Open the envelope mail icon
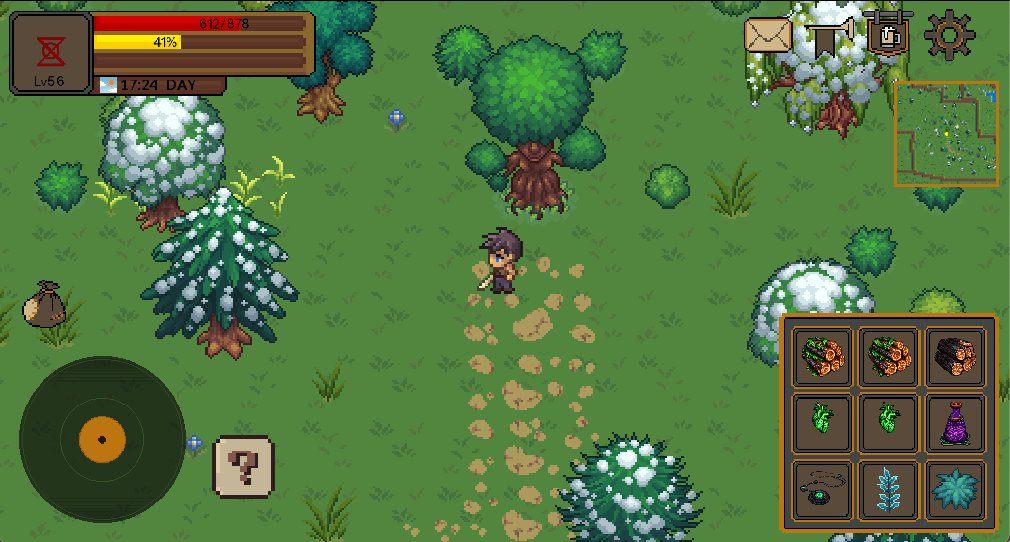Image resolution: width=1010 pixels, height=542 pixels. (x=767, y=37)
